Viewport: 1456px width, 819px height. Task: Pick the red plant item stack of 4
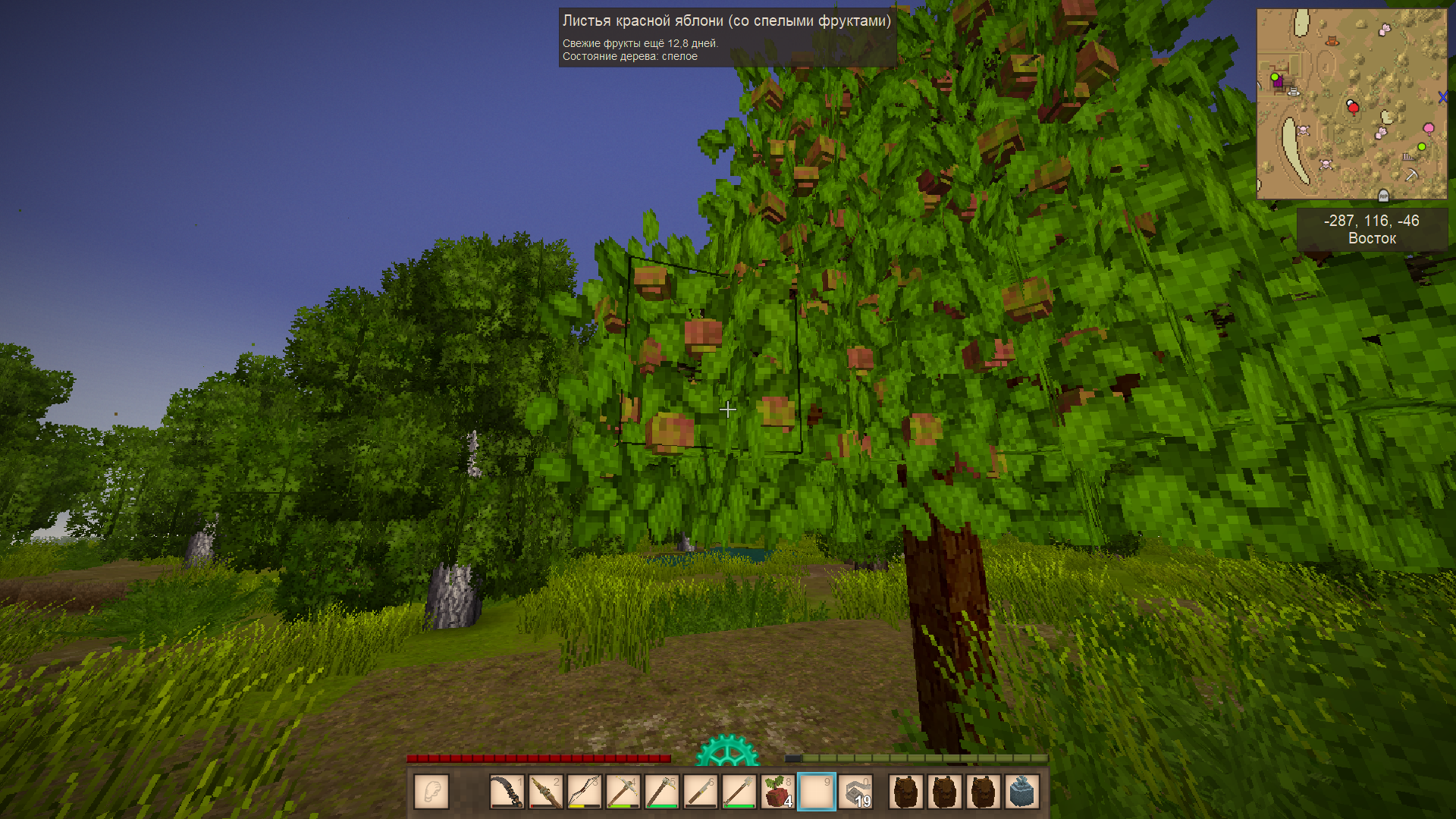778,792
